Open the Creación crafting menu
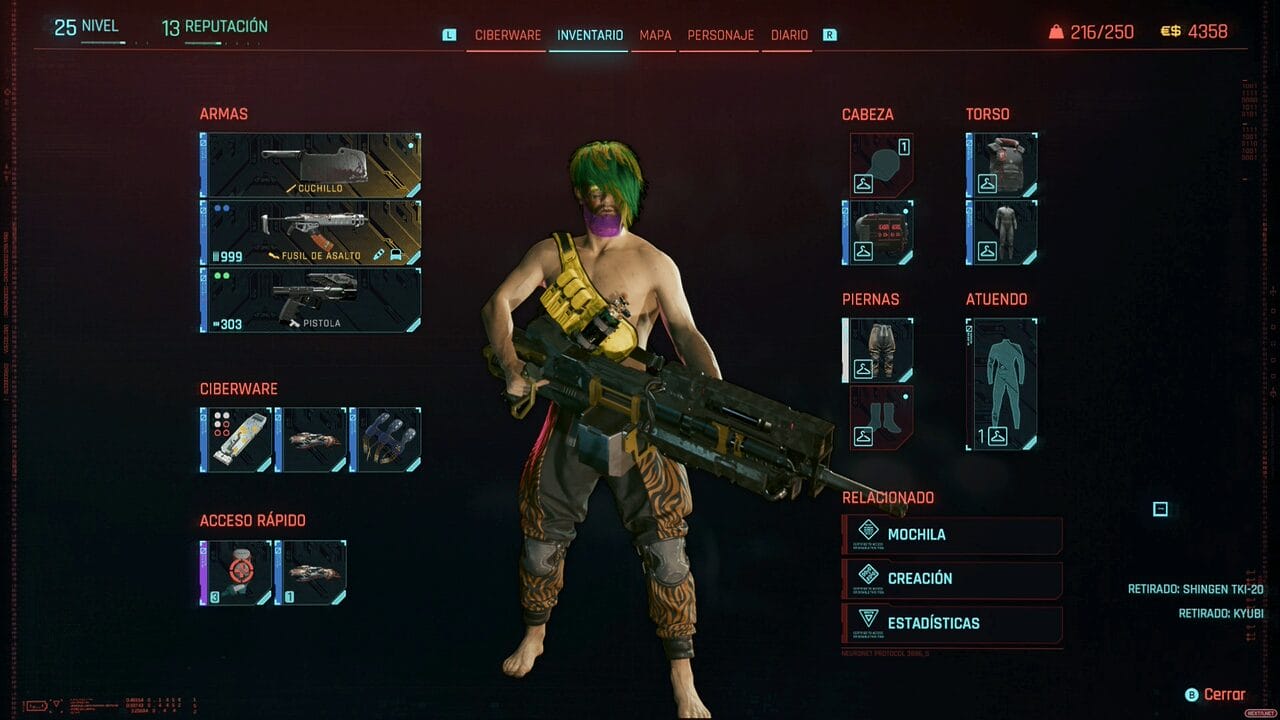The height and width of the screenshot is (720, 1280). click(952, 579)
